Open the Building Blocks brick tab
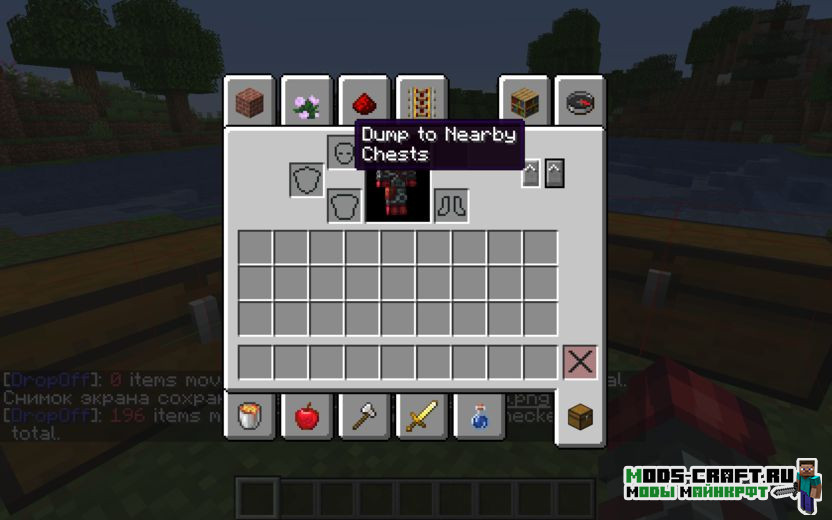Screen dimensions: 832x520 [x=249, y=101]
